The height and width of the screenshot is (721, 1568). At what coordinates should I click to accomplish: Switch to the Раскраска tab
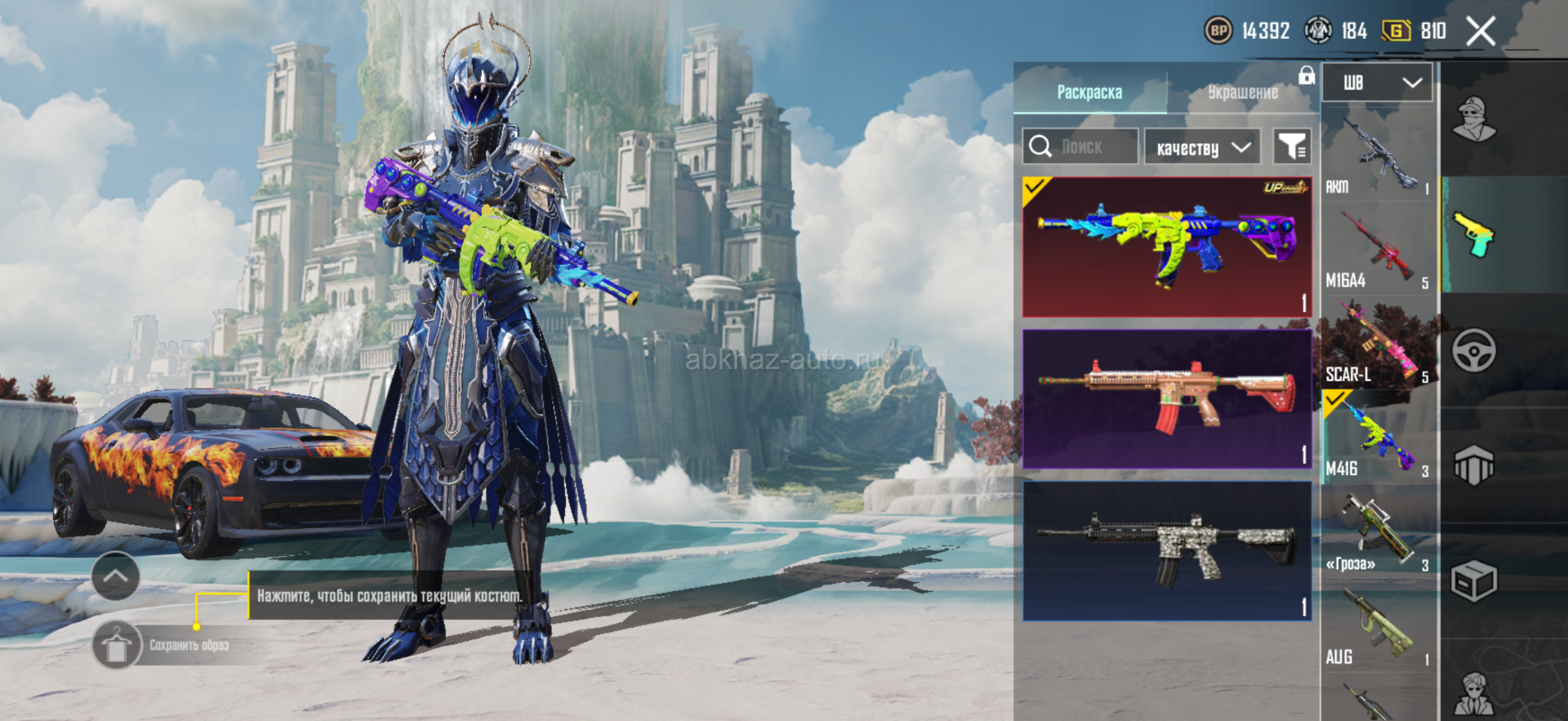click(x=1089, y=92)
